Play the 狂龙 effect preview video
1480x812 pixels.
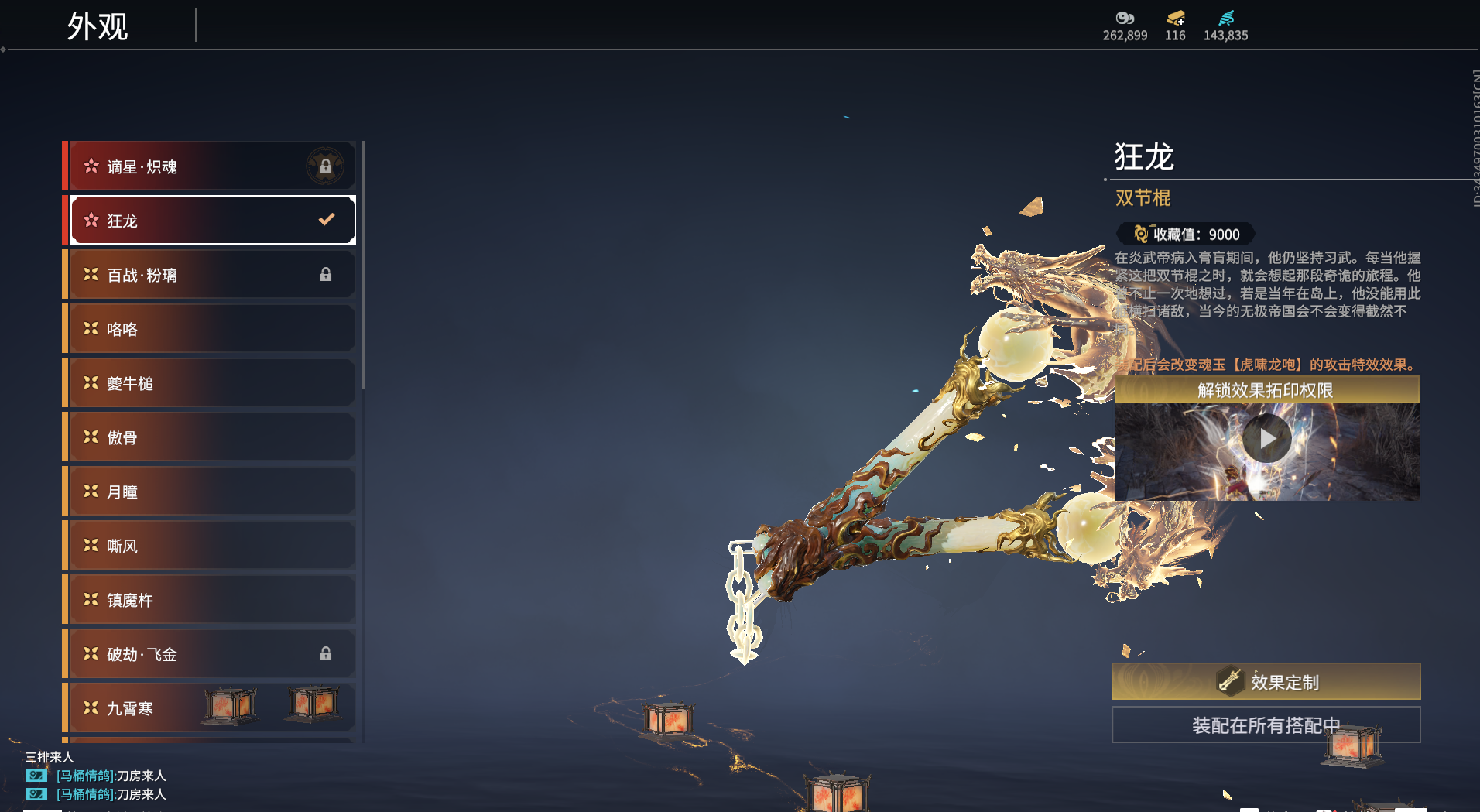[x=1266, y=439]
